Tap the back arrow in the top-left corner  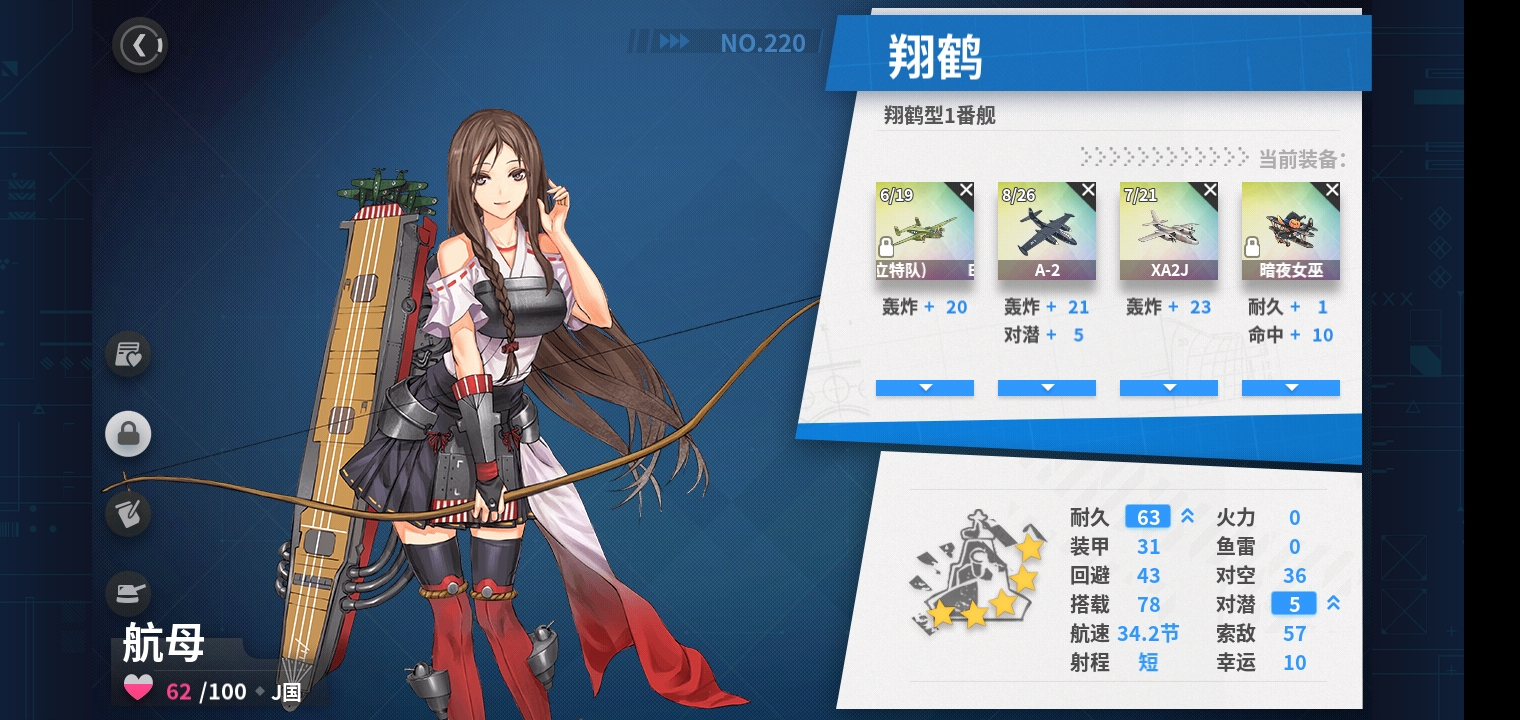[x=140, y=44]
